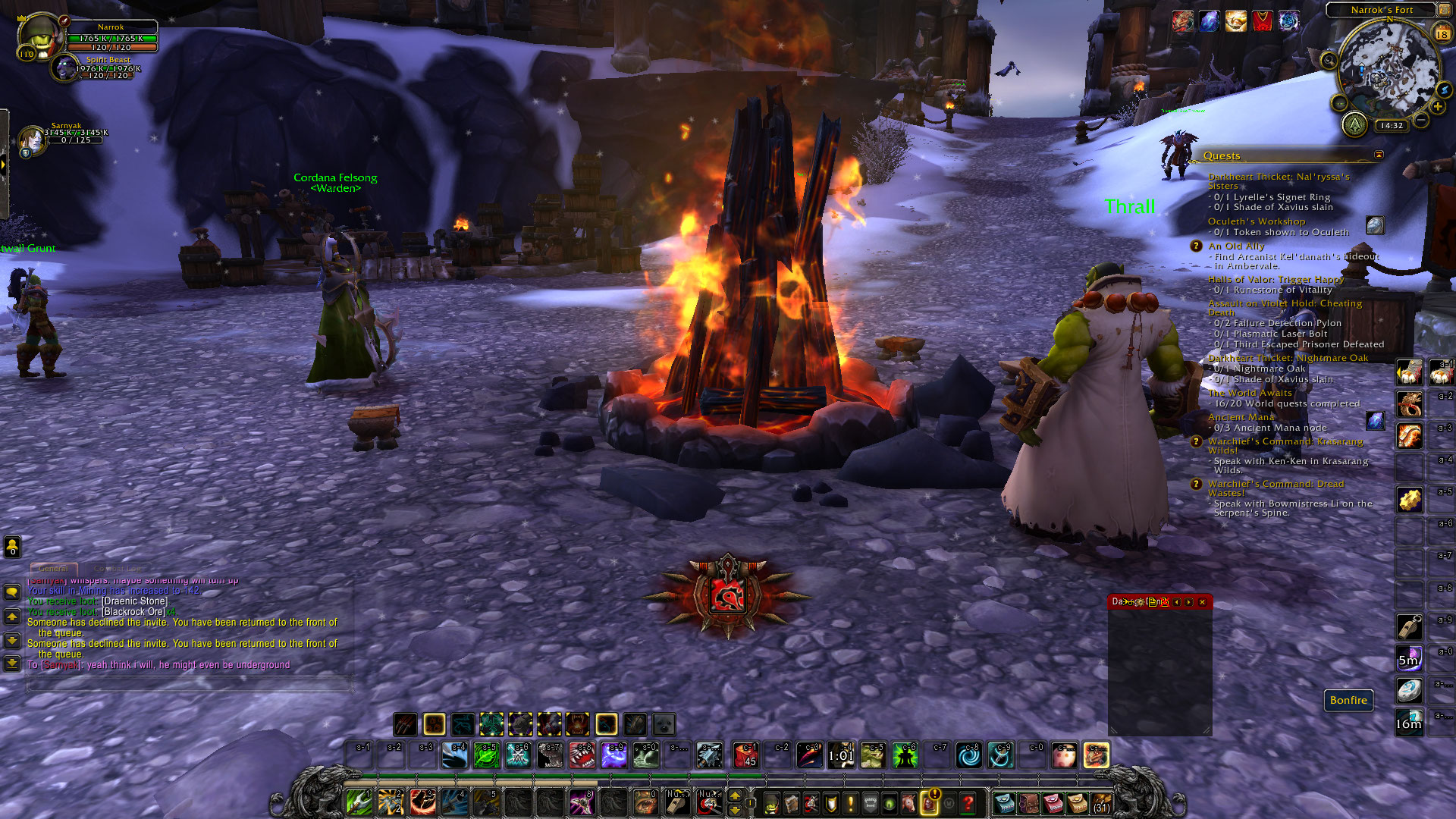Close the damage meter window
This screenshot has height=819, width=1456.
click(1202, 602)
